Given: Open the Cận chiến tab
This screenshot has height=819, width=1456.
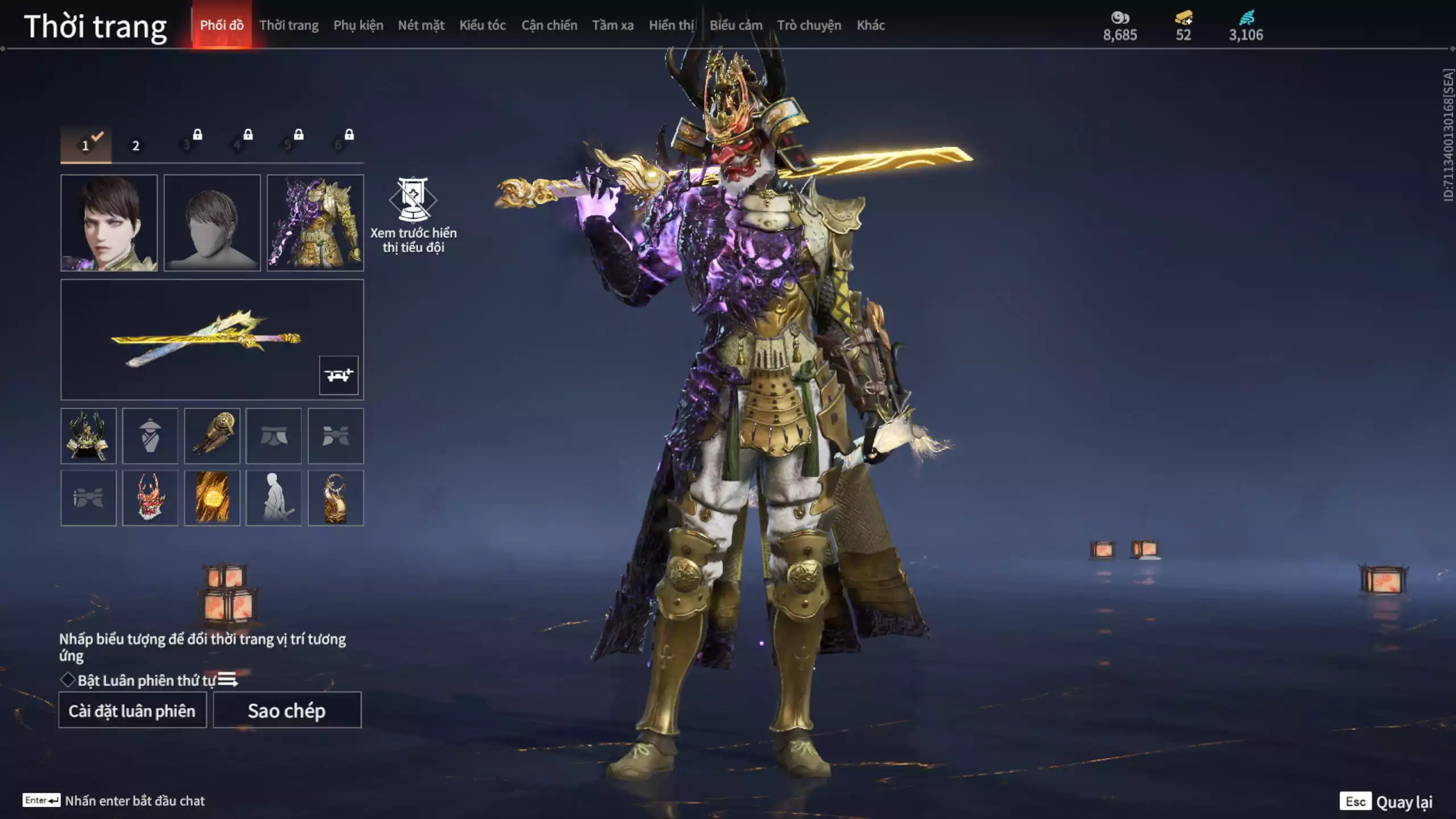Looking at the screenshot, I should (549, 25).
